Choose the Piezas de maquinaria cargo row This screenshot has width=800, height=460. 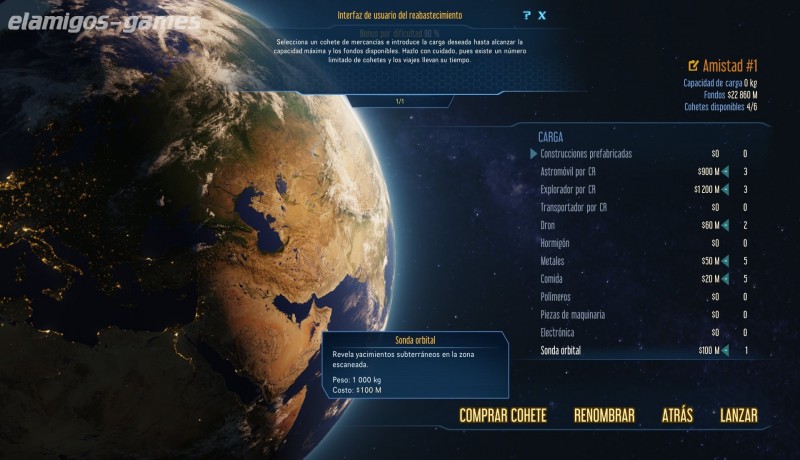coord(586,315)
